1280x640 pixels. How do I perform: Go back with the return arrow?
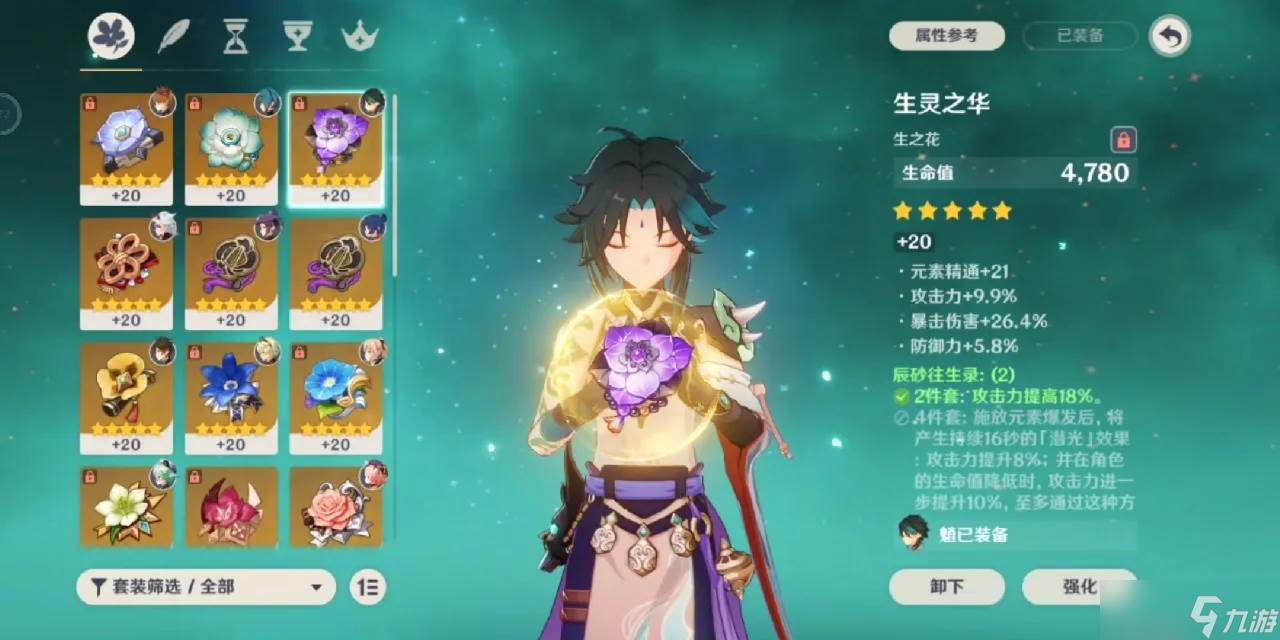point(1169,37)
